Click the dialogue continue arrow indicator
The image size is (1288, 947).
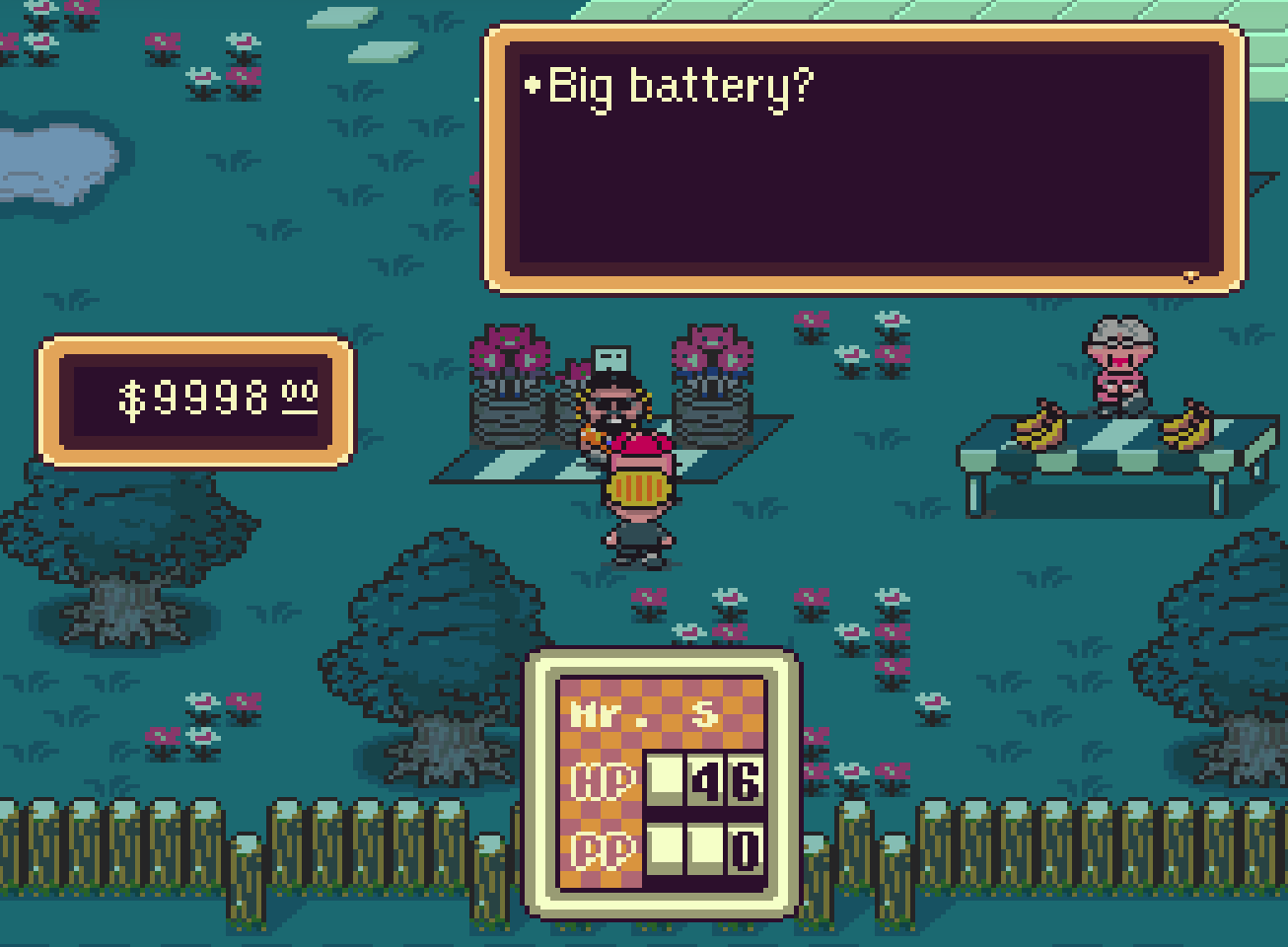1190,276
